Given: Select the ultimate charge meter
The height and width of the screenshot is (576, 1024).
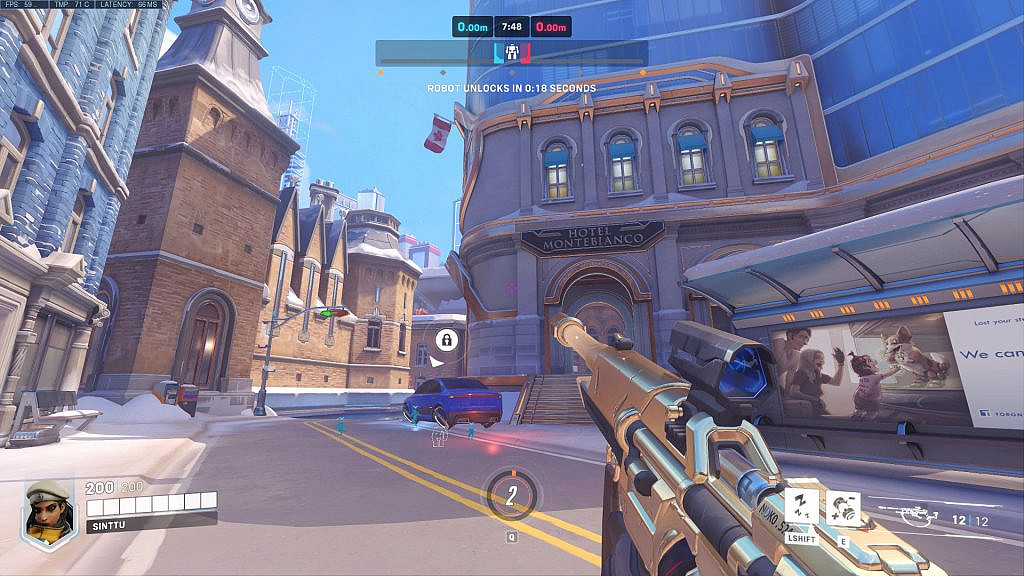Looking at the screenshot, I should click(x=512, y=495).
